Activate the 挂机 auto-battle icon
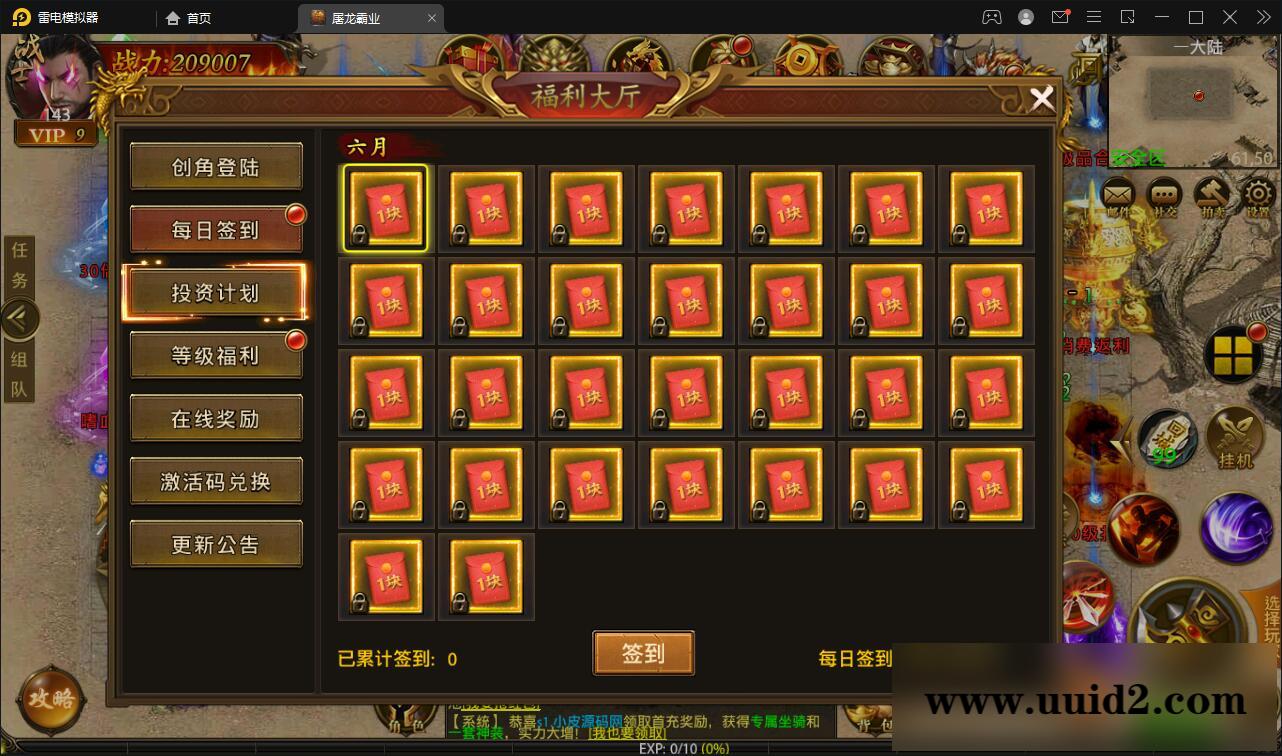 pyautogui.click(x=1233, y=435)
